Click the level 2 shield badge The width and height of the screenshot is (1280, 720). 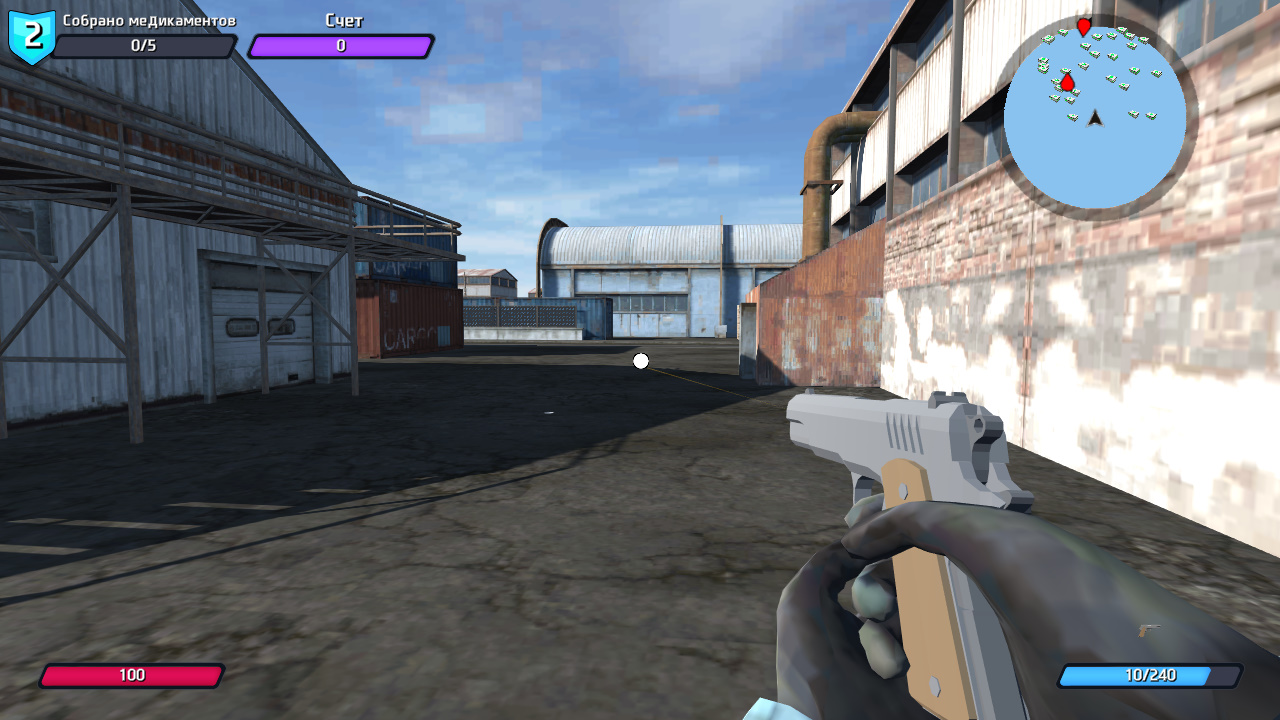tap(30, 32)
